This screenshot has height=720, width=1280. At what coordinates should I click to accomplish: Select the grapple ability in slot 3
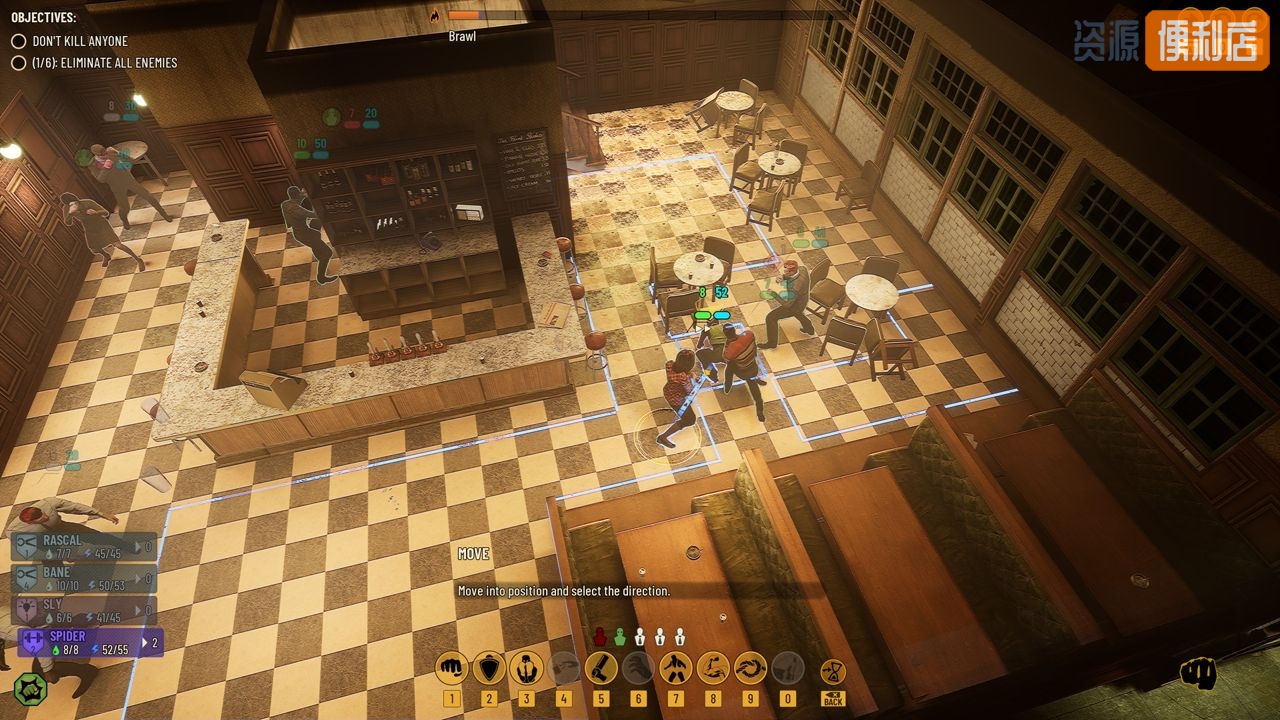pyautogui.click(x=526, y=667)
